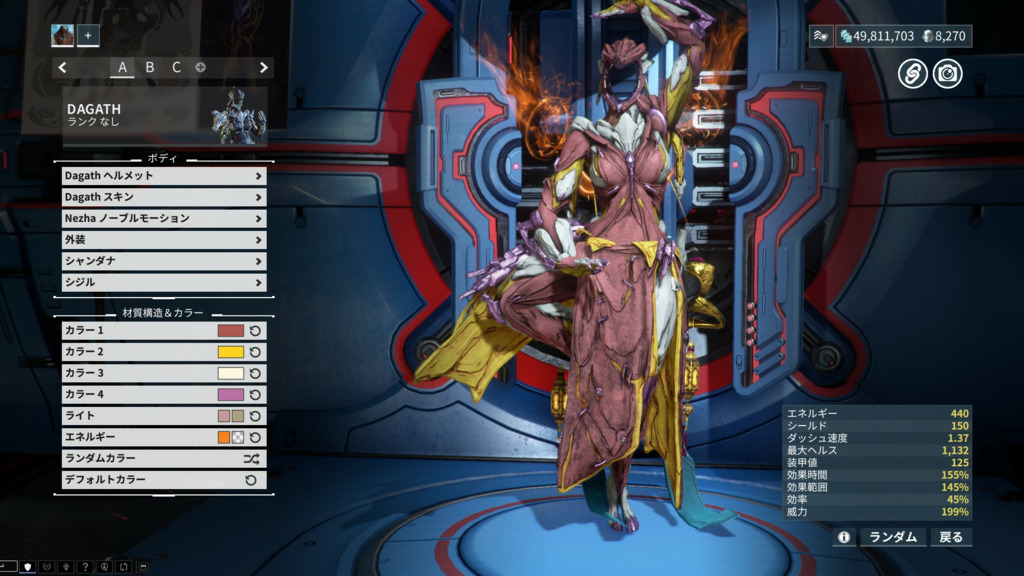The image size is (1024, 576).
Task: Reset the ライト color row
Action: 255,416
